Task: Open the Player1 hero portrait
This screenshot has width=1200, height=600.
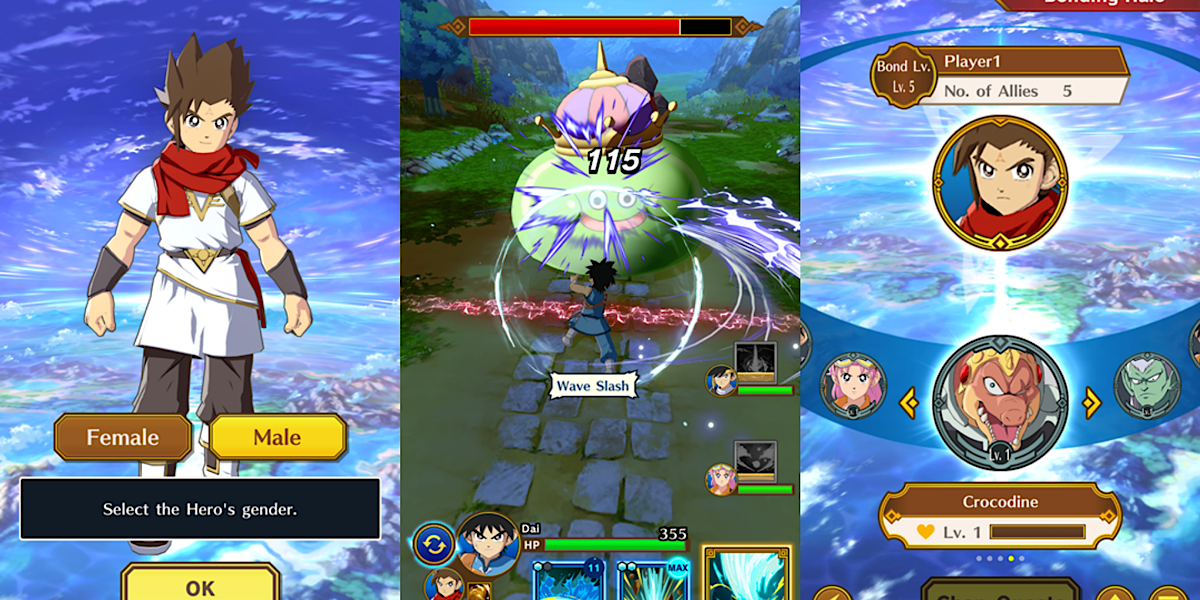Action: [1000, 181]
